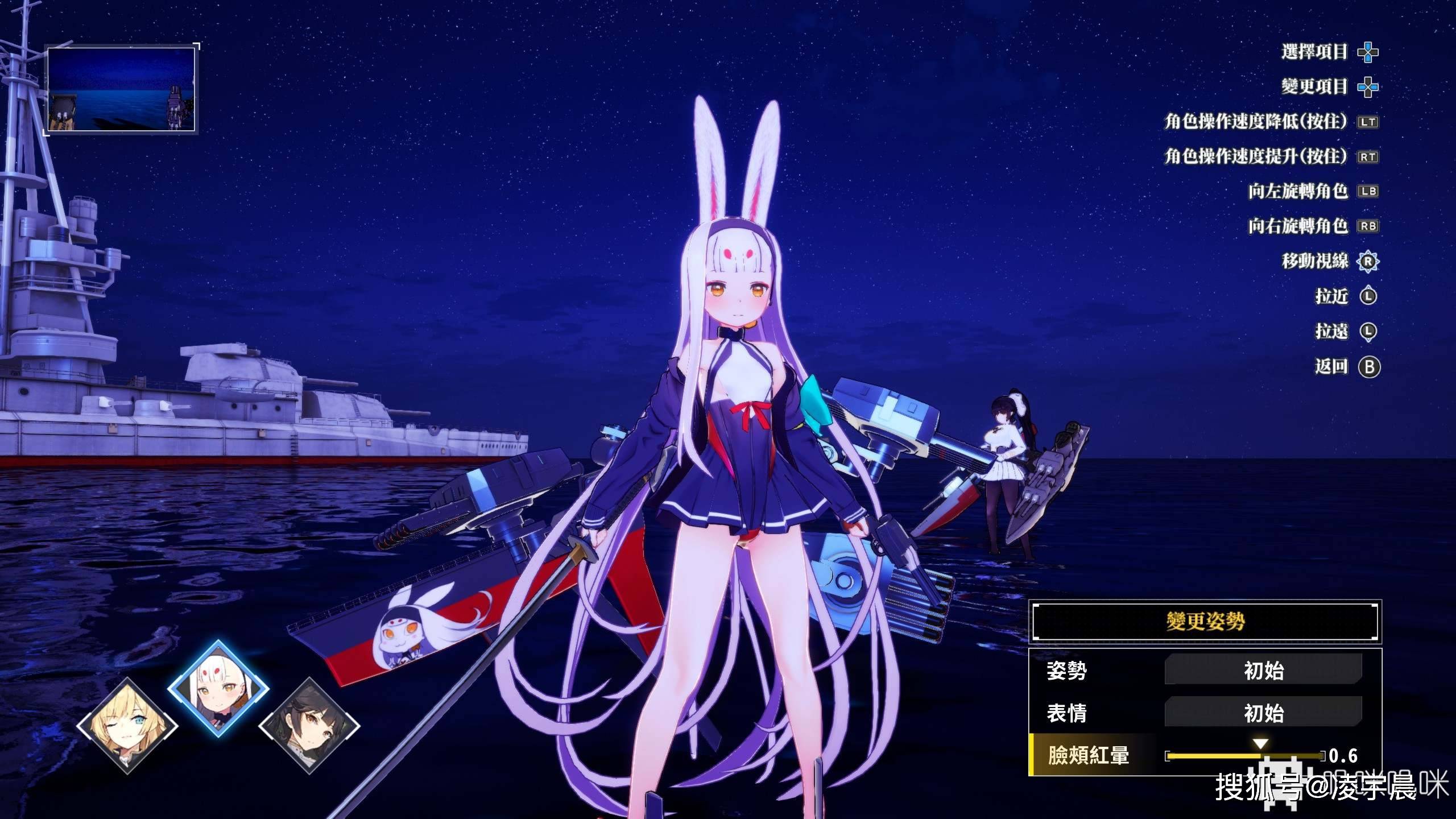Image resolution: width=1456 pixels, height=819 pixels.
Task: Change the 姿勢 pose value field
Action: coord(1263,671)
